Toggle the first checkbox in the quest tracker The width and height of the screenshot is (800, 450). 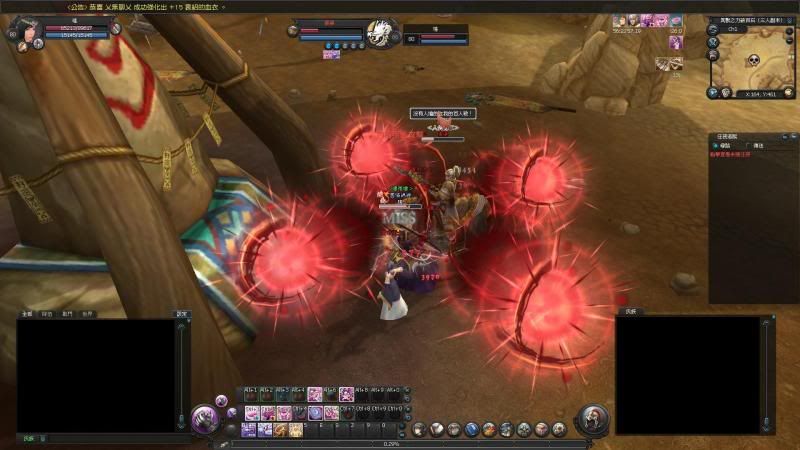(716, 145)
